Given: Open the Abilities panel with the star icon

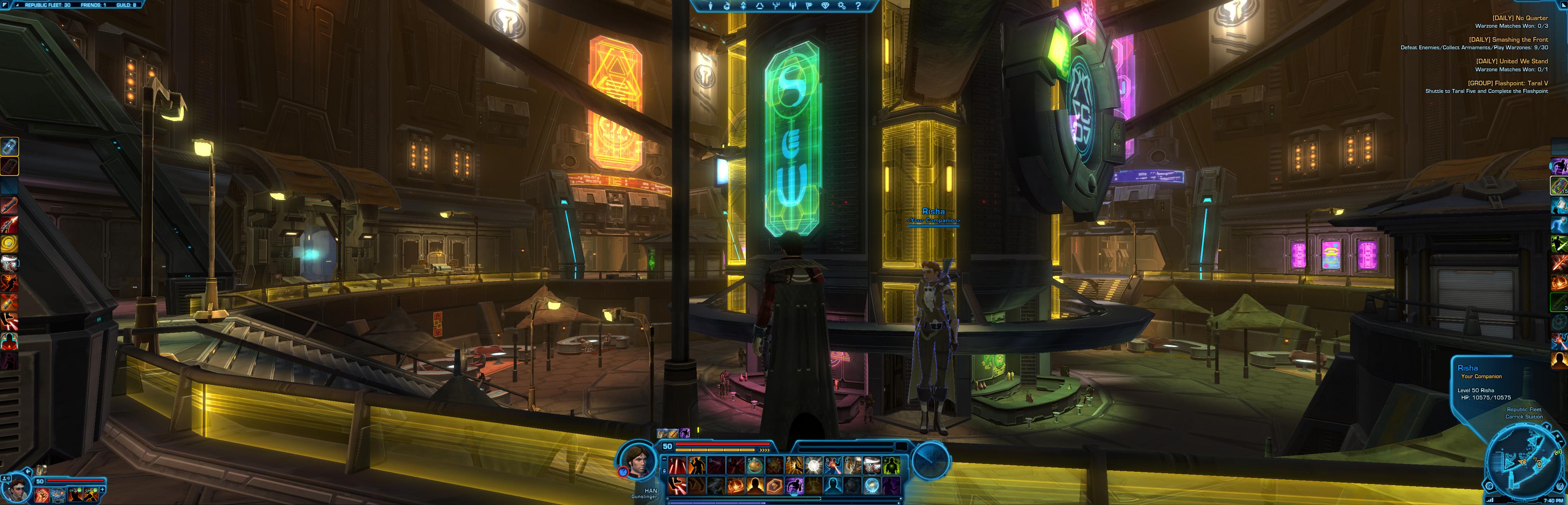Looking at the screenshot, I should (744, 5).
